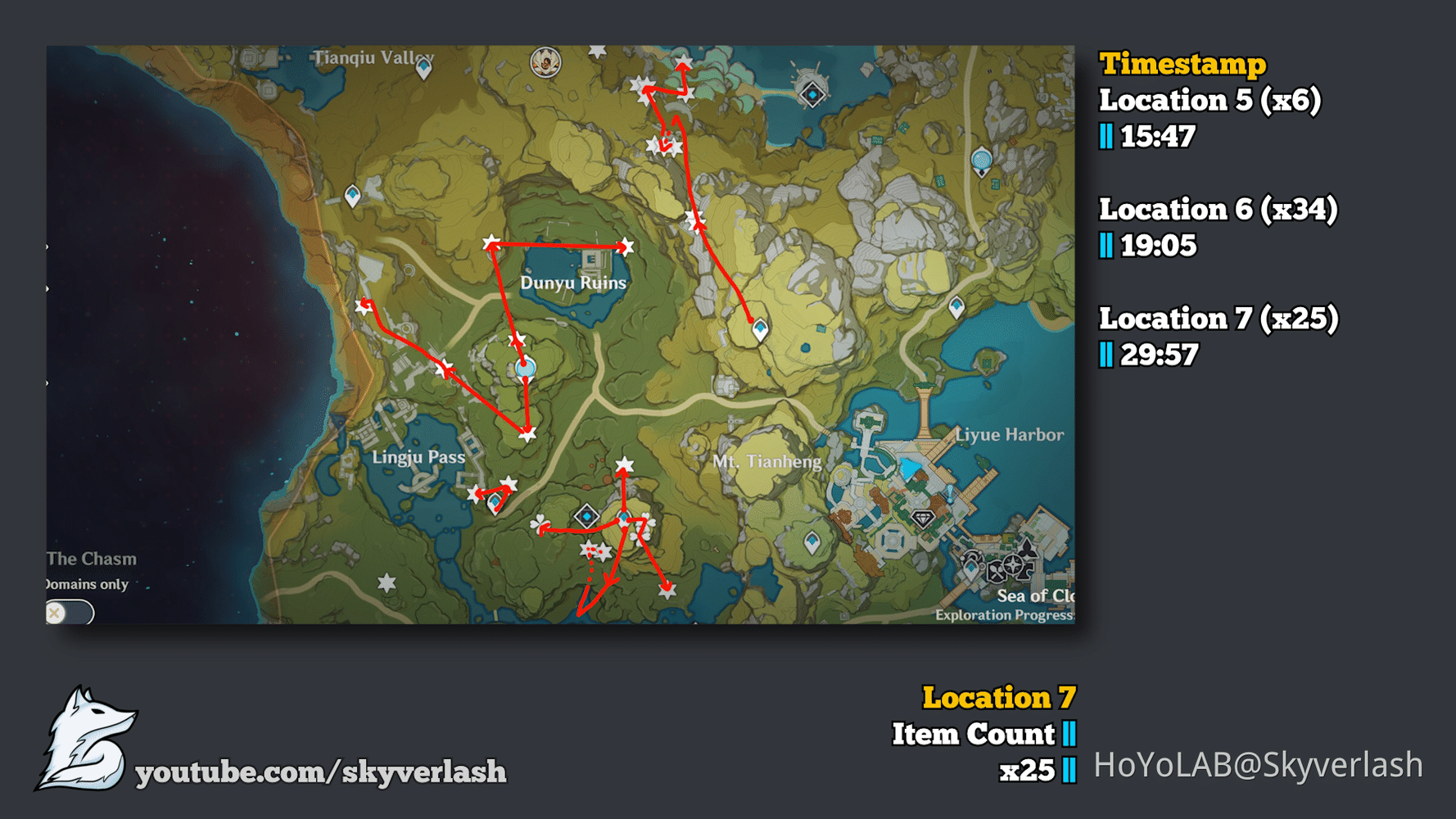Select the Adventurers' Guild compass icon near Sea of Clouds
This screenshot has width=1456, height=819.
(1012, 565)
